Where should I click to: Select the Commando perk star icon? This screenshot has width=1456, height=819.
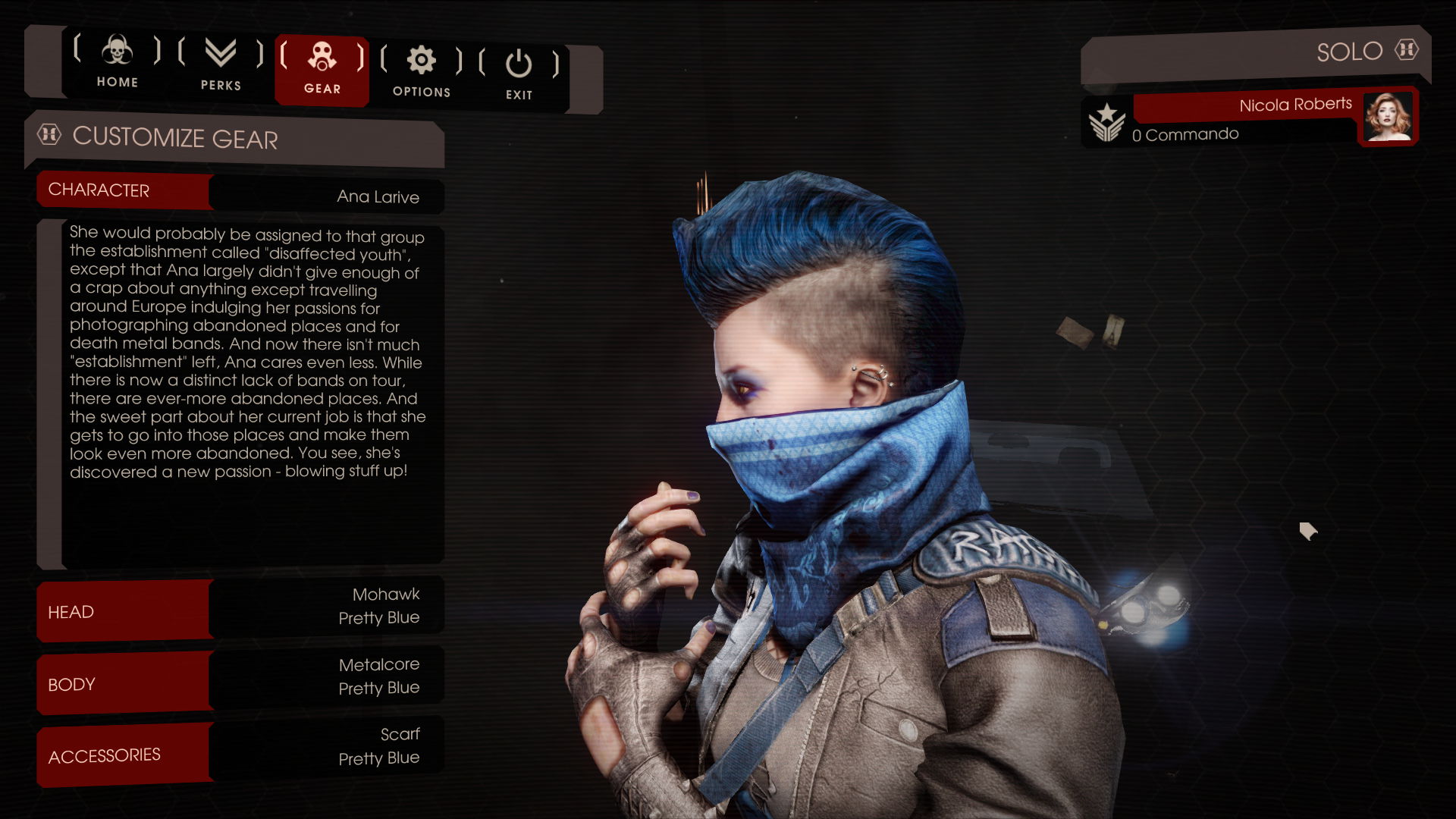pyautogui.click(x=1106, y=123)
